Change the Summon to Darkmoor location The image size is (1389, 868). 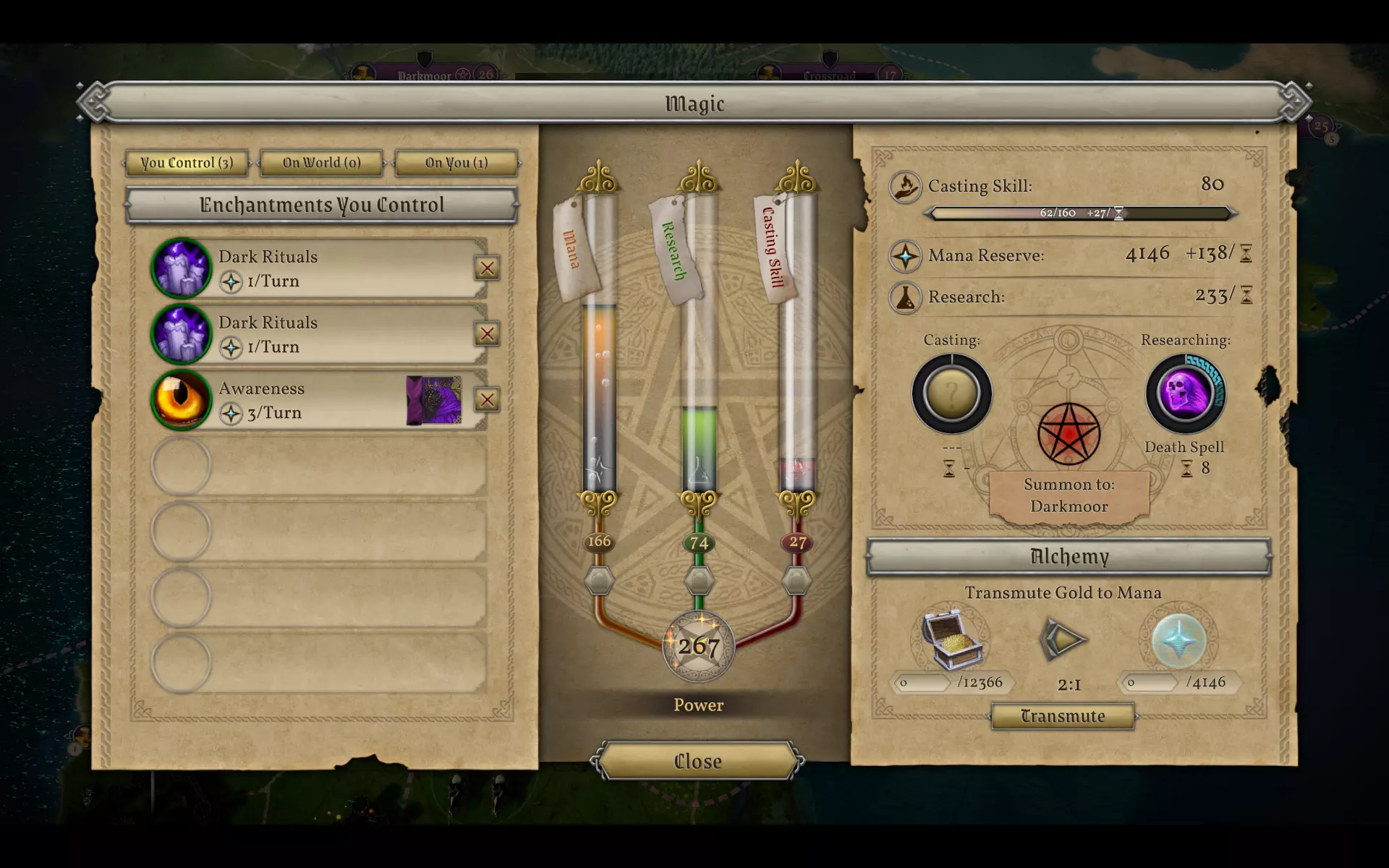[x=1069, y=495]
